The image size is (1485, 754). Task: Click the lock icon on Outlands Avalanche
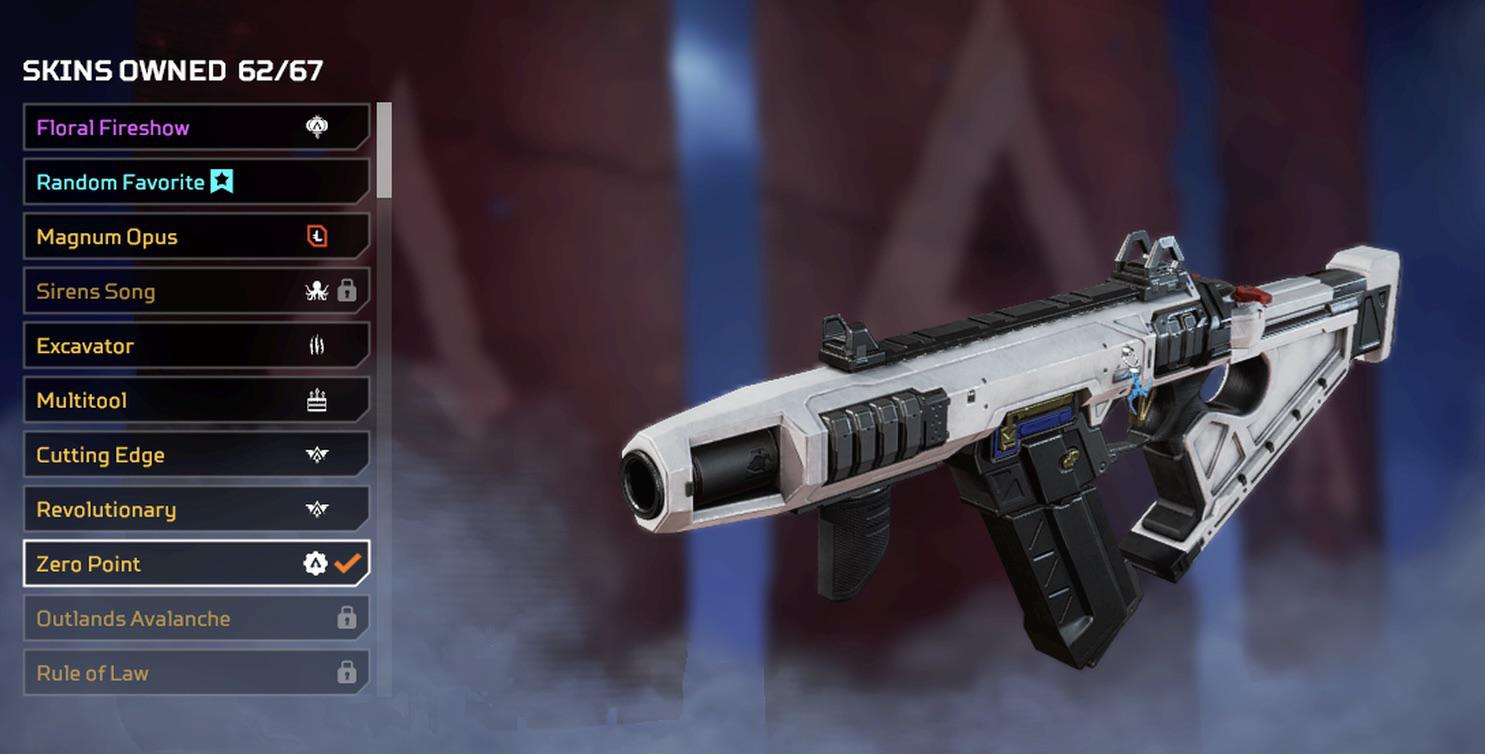[345, 618]
